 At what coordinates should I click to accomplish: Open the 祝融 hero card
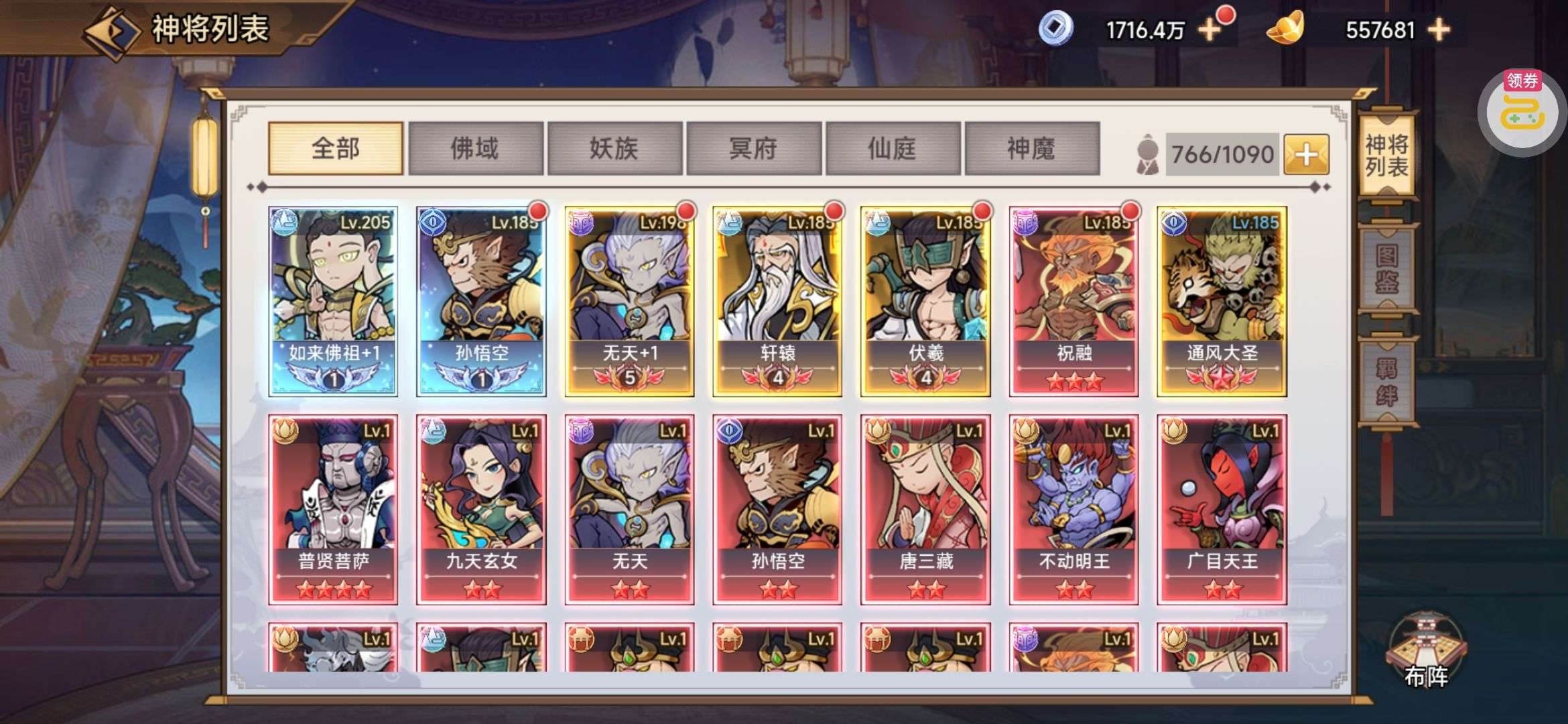(x=1073, y=302)
